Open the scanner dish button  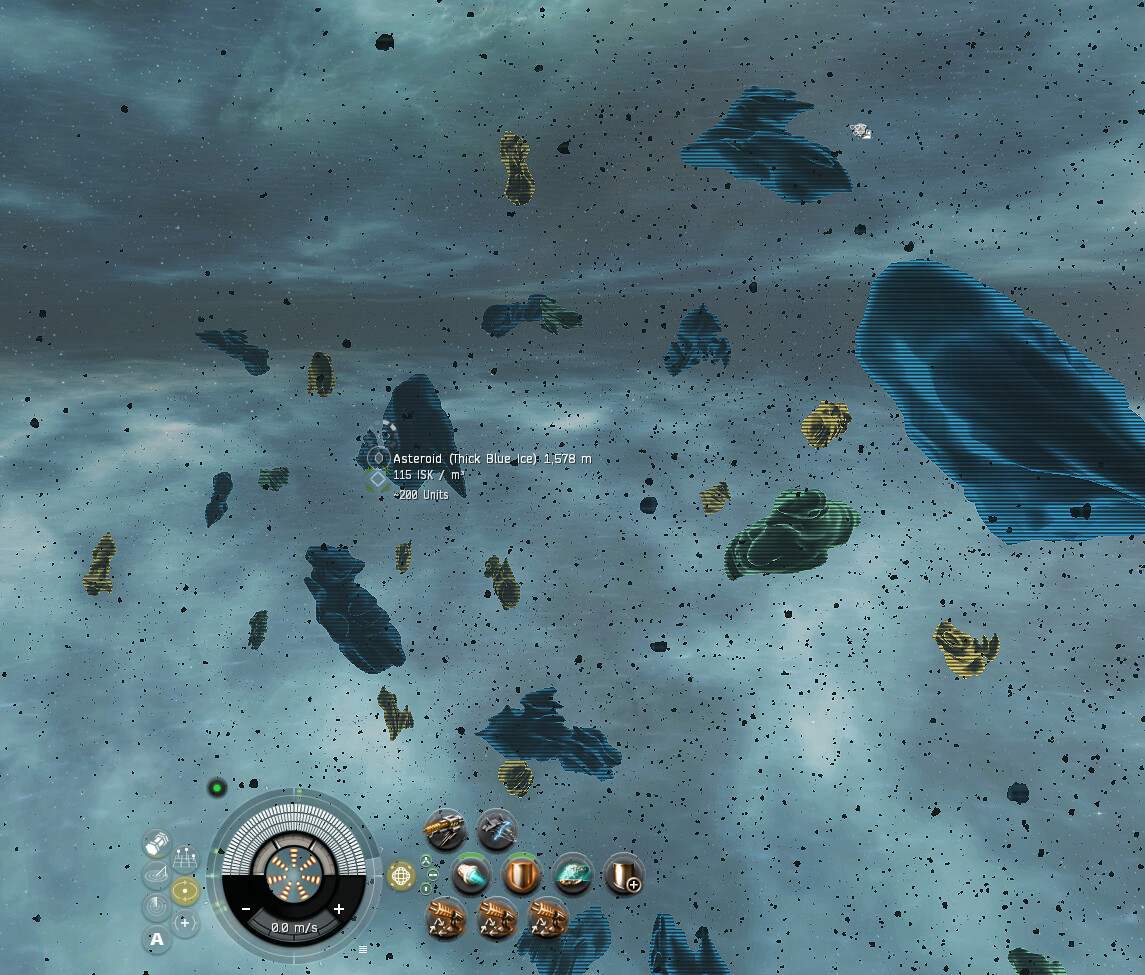pos(156,876)
